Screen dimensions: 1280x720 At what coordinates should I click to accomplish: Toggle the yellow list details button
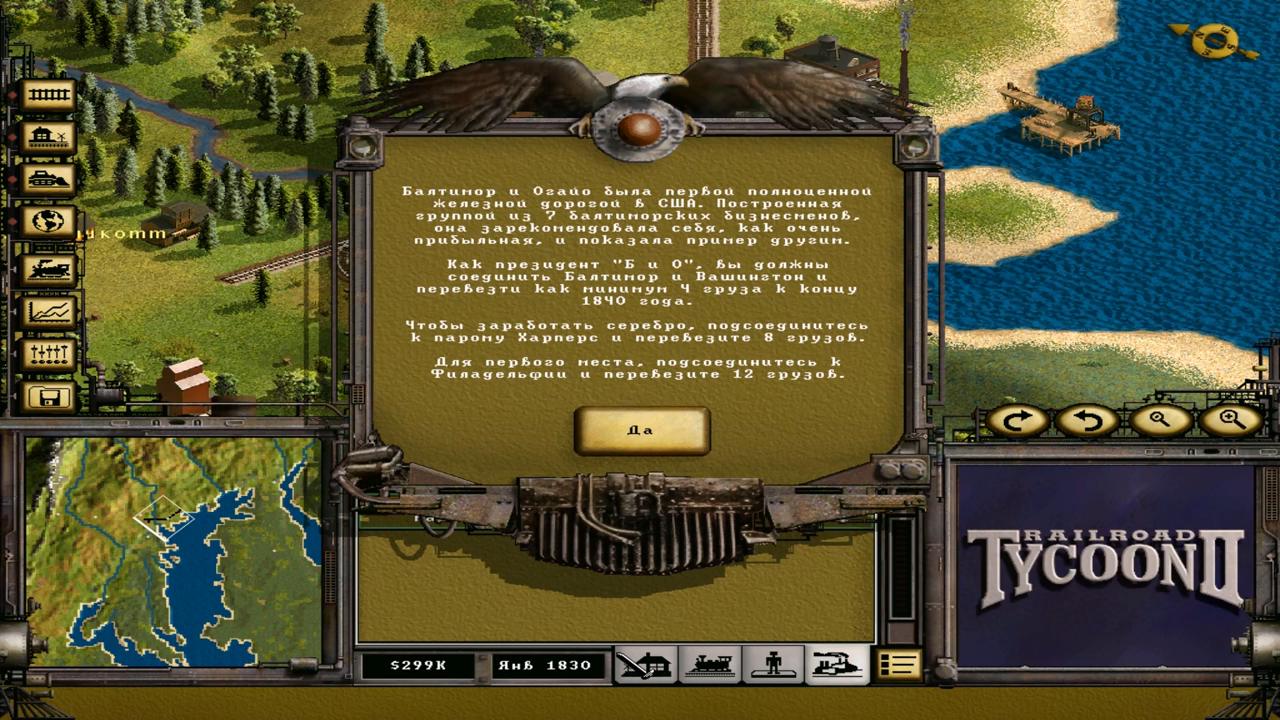coord(898,665)
